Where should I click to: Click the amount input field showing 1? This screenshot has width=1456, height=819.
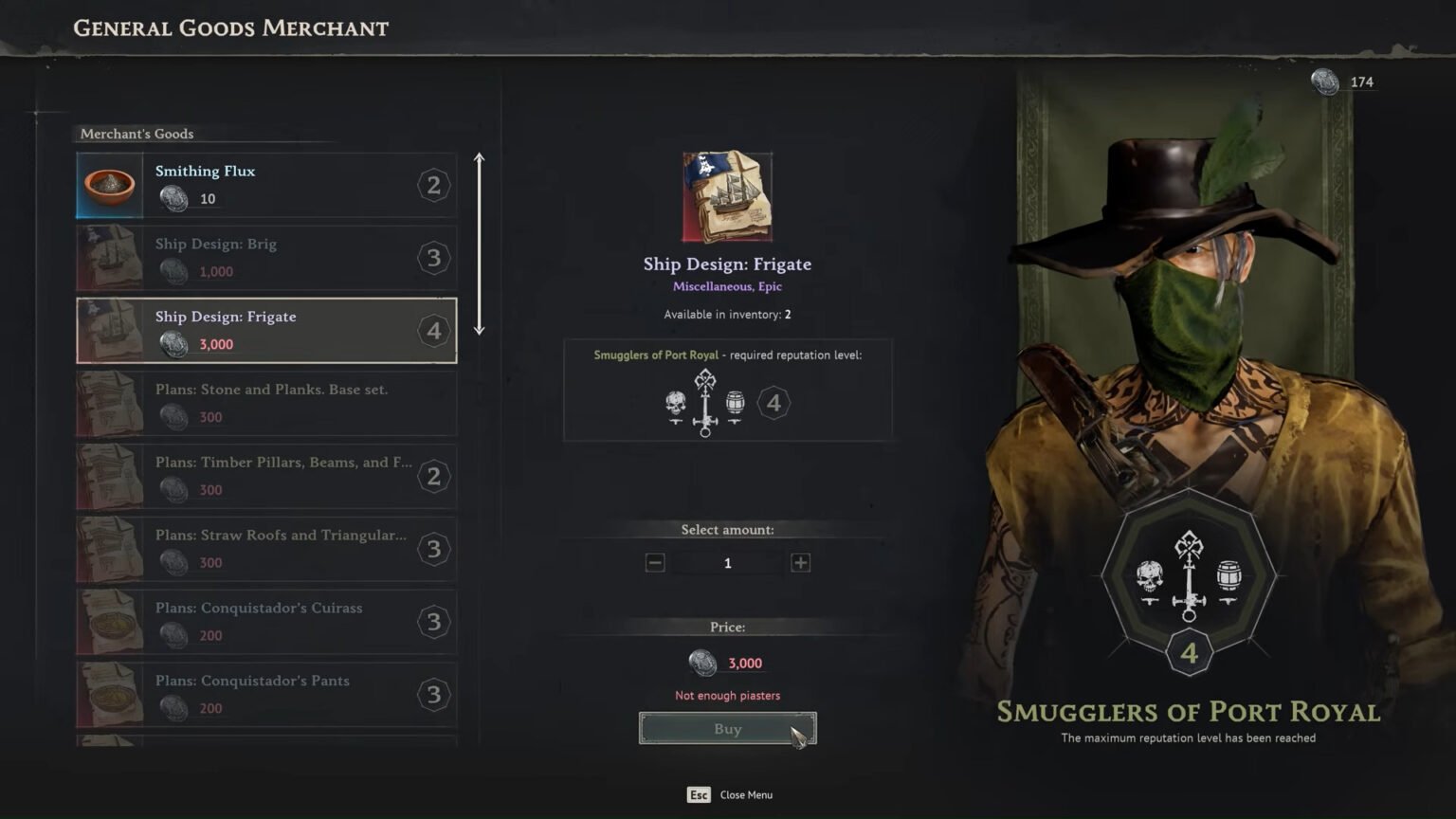click(727, 562)
